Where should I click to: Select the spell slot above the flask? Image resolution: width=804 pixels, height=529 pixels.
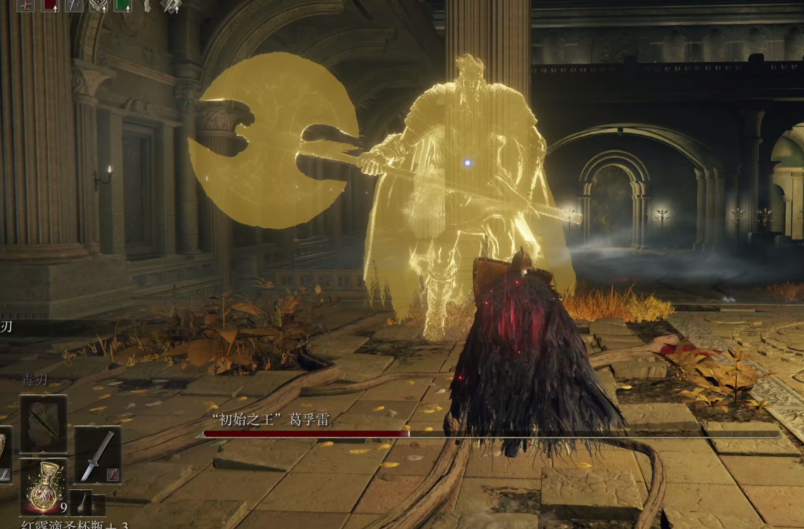click(x=44, y=424)
